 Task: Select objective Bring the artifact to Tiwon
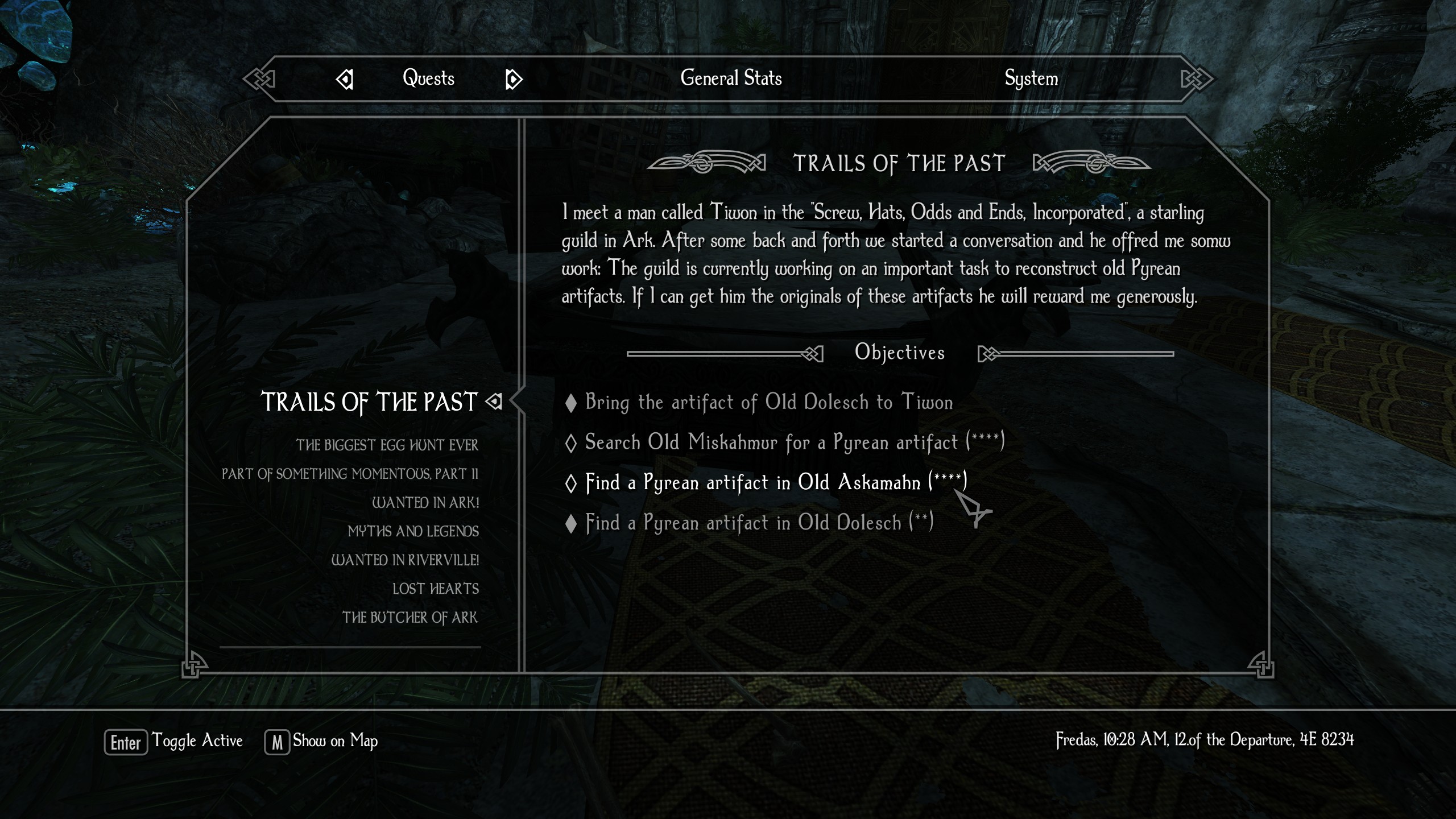pos(768,403)
